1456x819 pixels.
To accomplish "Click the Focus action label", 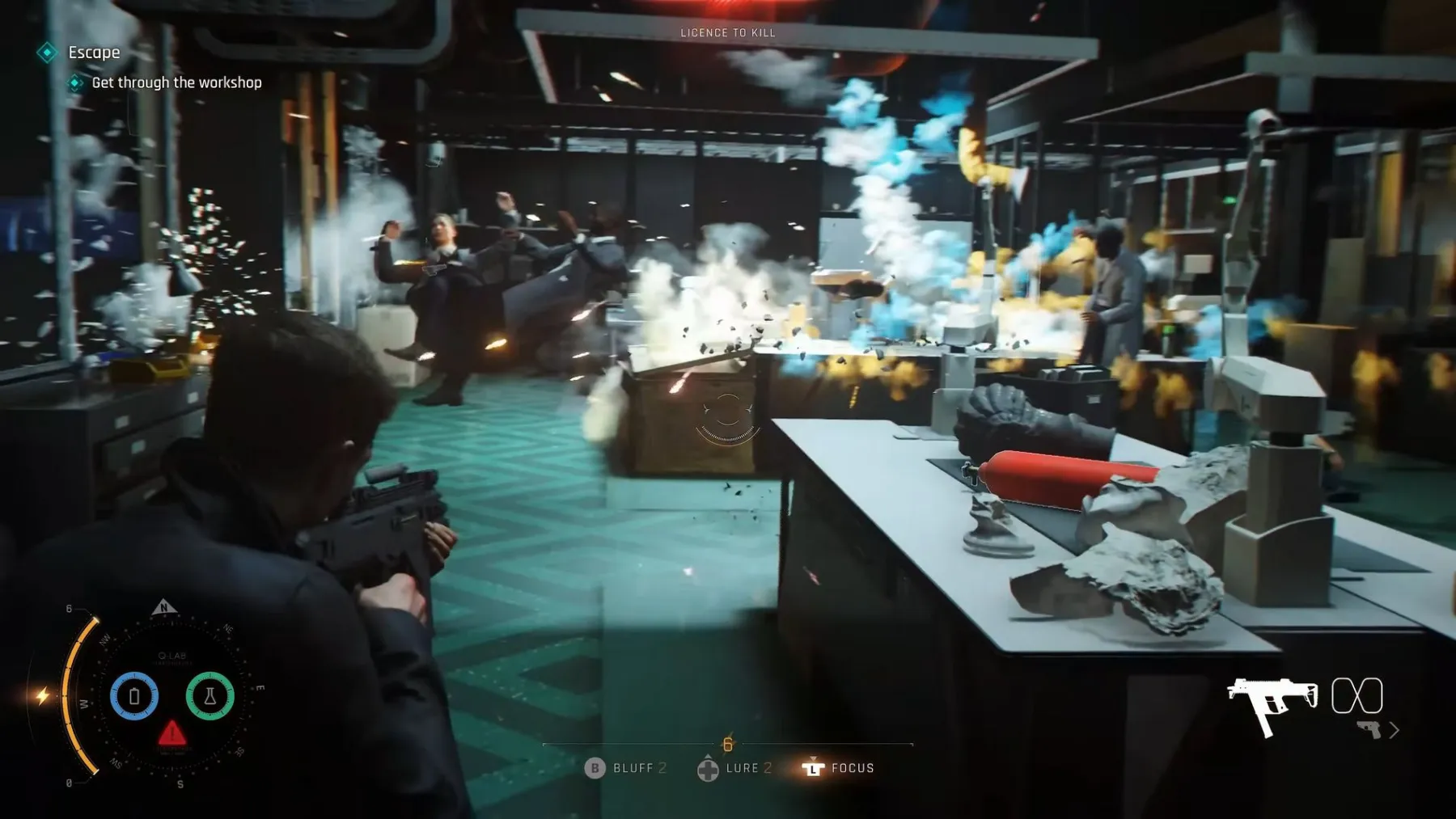I will coord(853,768).
